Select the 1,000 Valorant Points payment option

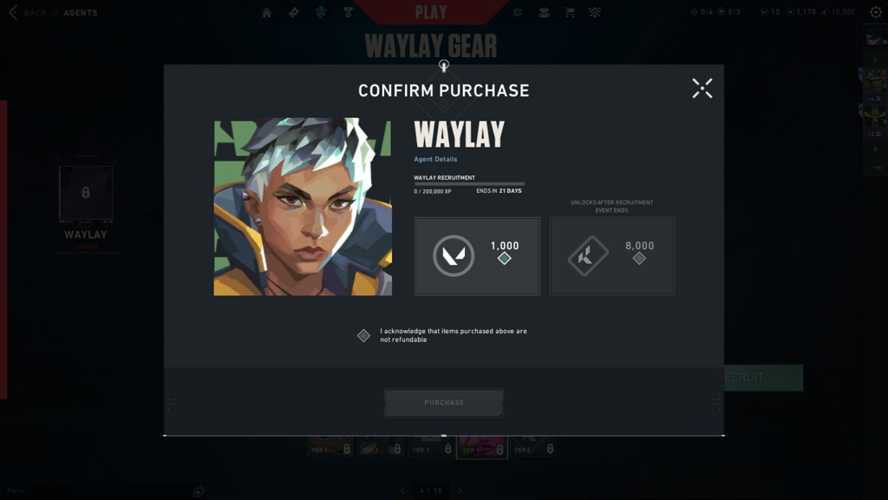coord(477,256)
